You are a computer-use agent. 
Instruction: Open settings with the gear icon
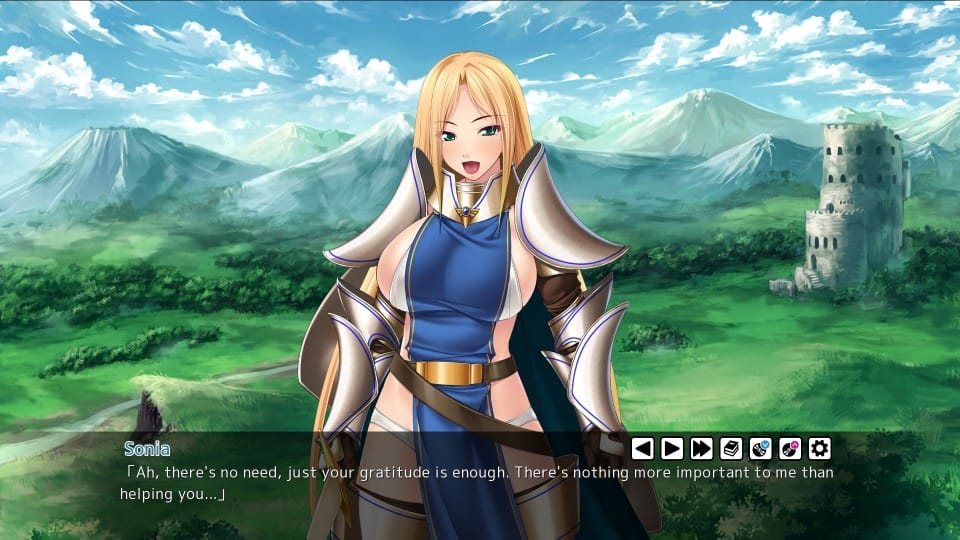pyautogui.click(x=820, y=449)
